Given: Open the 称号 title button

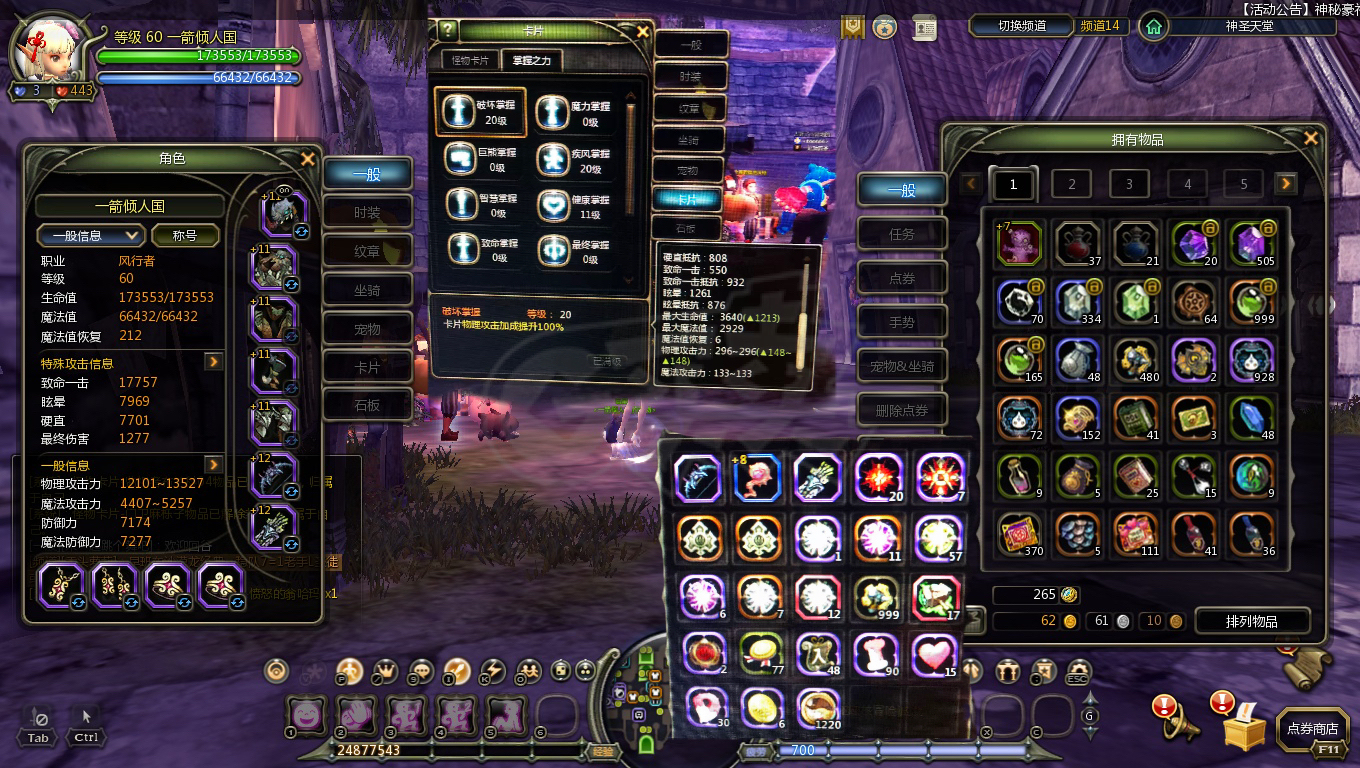Looking at the screenshot, I should (x=184, y=236).
